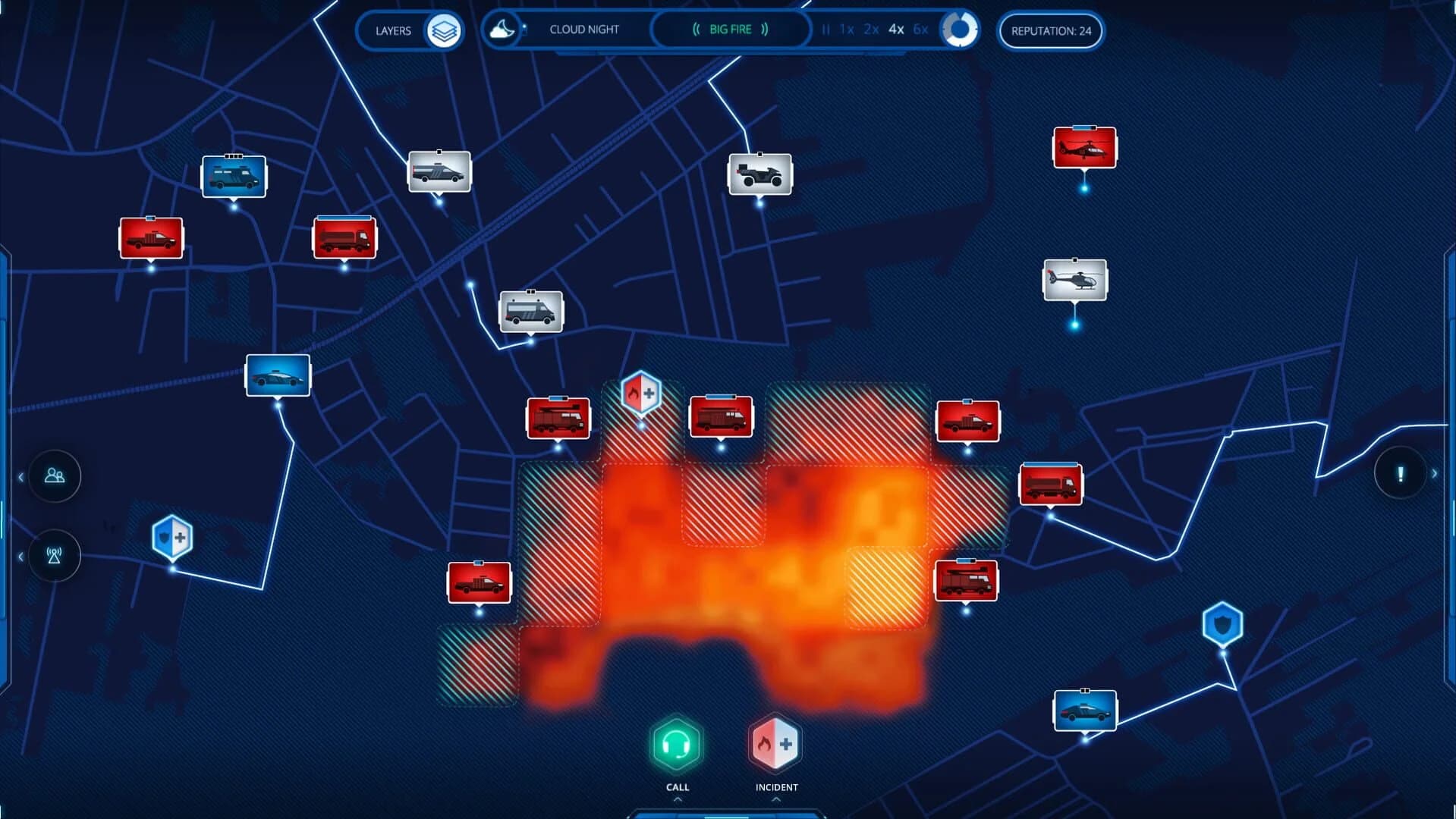
Task: Check the Reputation: 24 display
Action: pyautogui.click(x=1051, y=31)
